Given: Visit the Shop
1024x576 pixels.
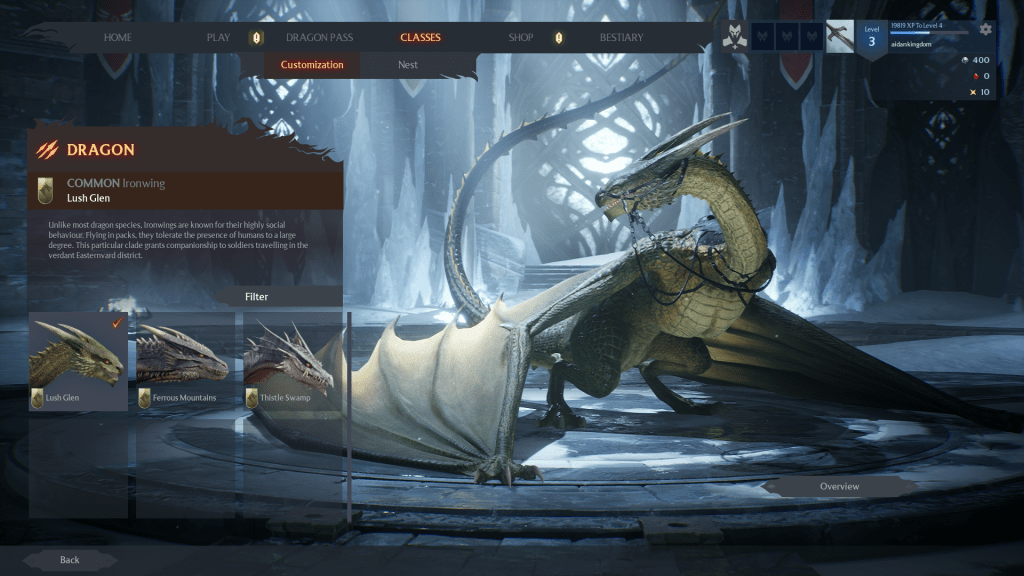Looking at the screenshot, I should pyautogui.click(x=521, y=38).
